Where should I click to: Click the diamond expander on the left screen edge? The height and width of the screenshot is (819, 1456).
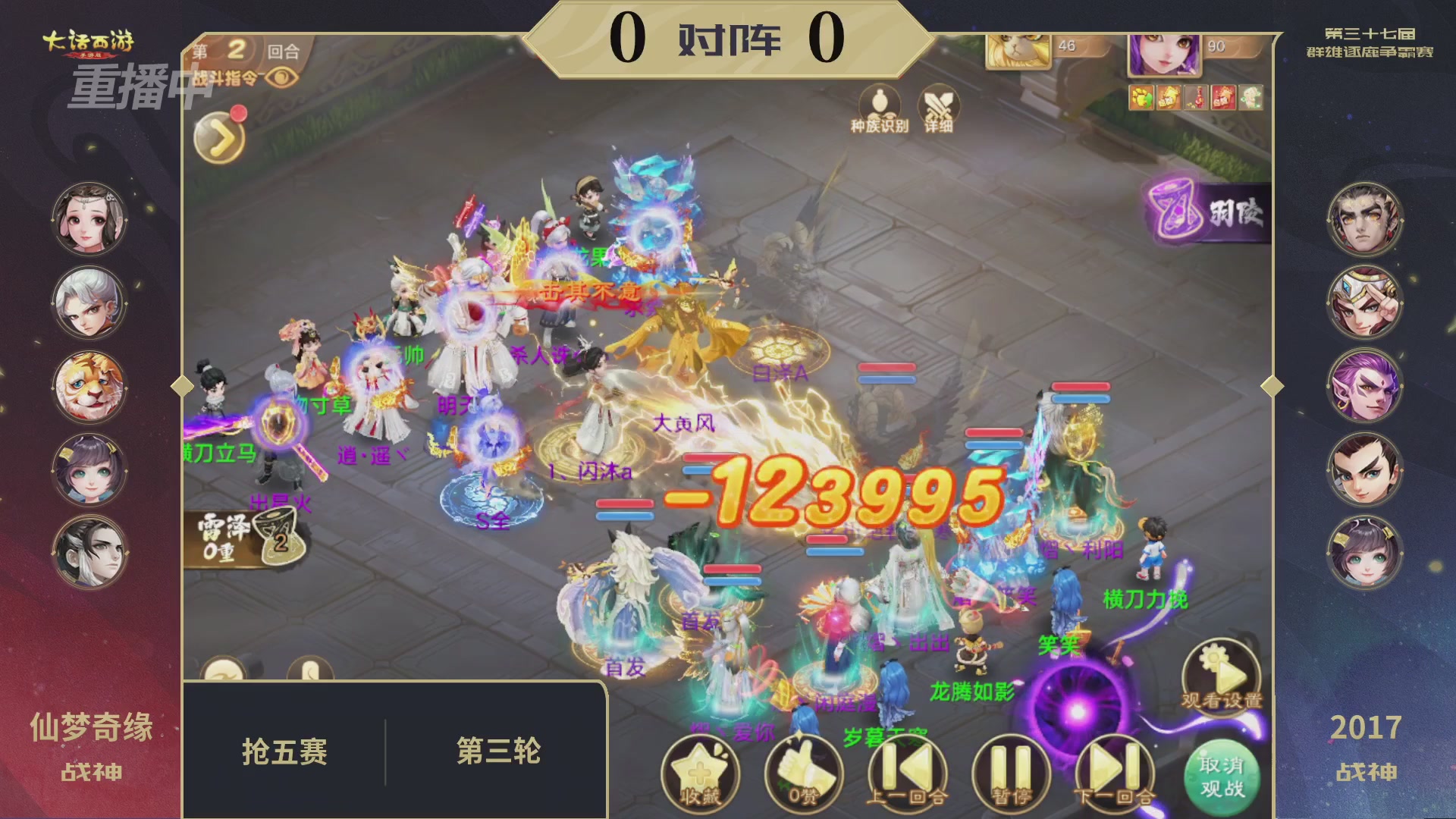[x=182, y=386]
